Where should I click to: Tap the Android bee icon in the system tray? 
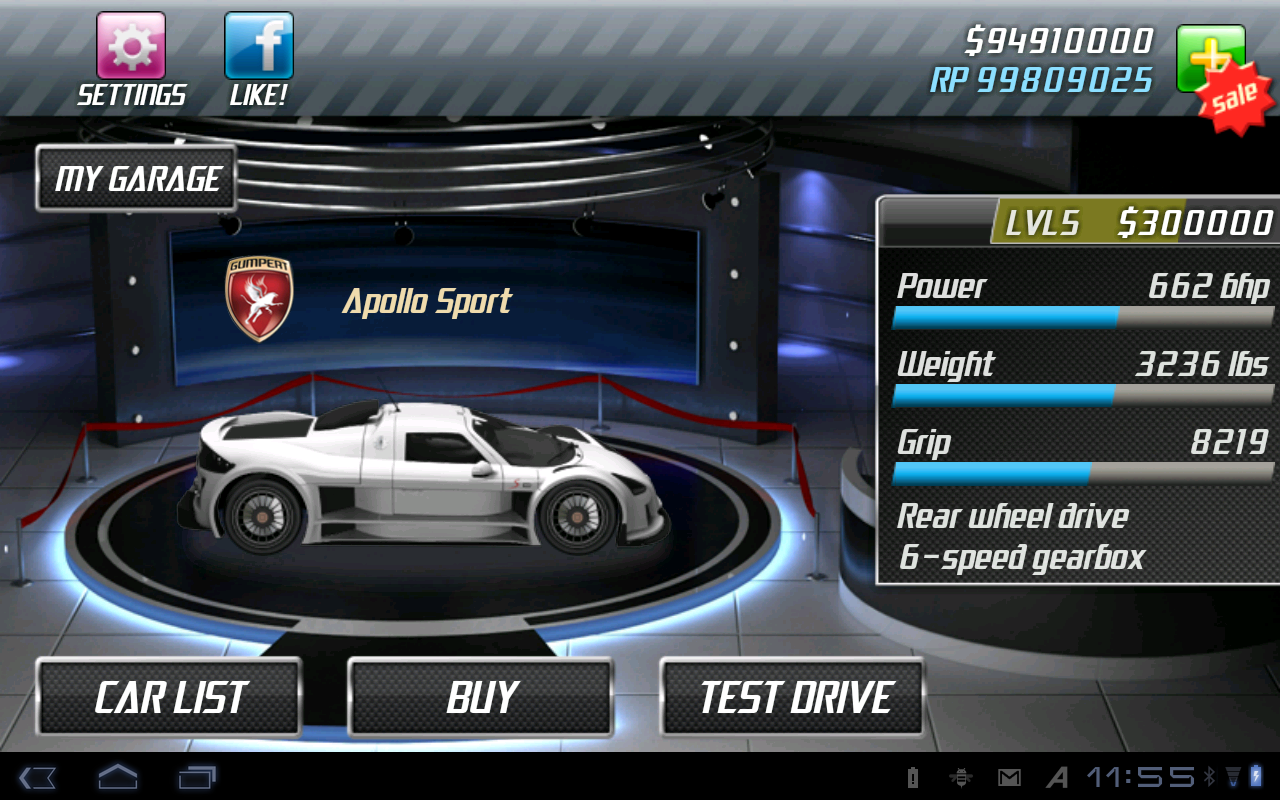point(960,777)
